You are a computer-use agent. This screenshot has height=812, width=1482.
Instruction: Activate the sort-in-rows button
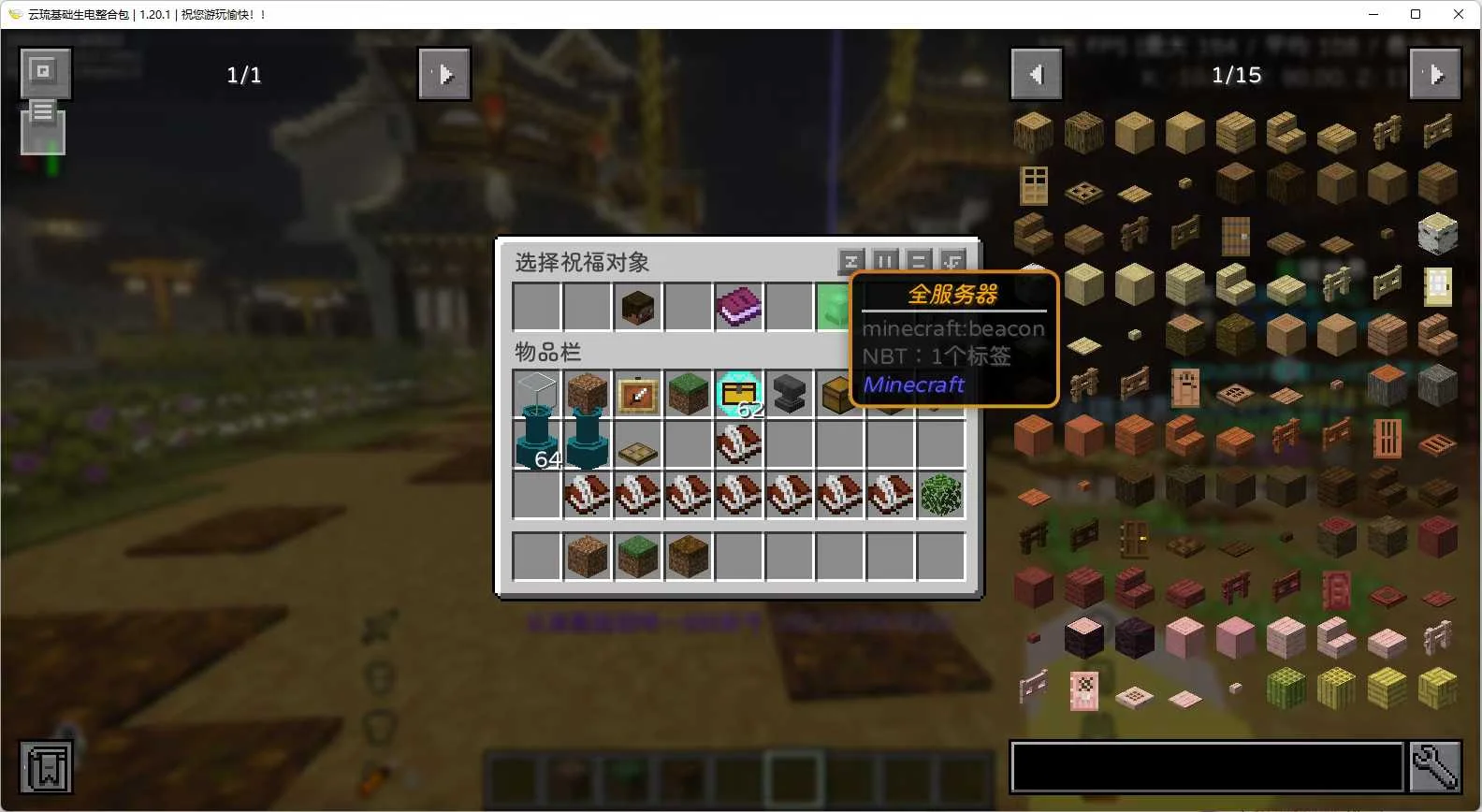point(918,261)
